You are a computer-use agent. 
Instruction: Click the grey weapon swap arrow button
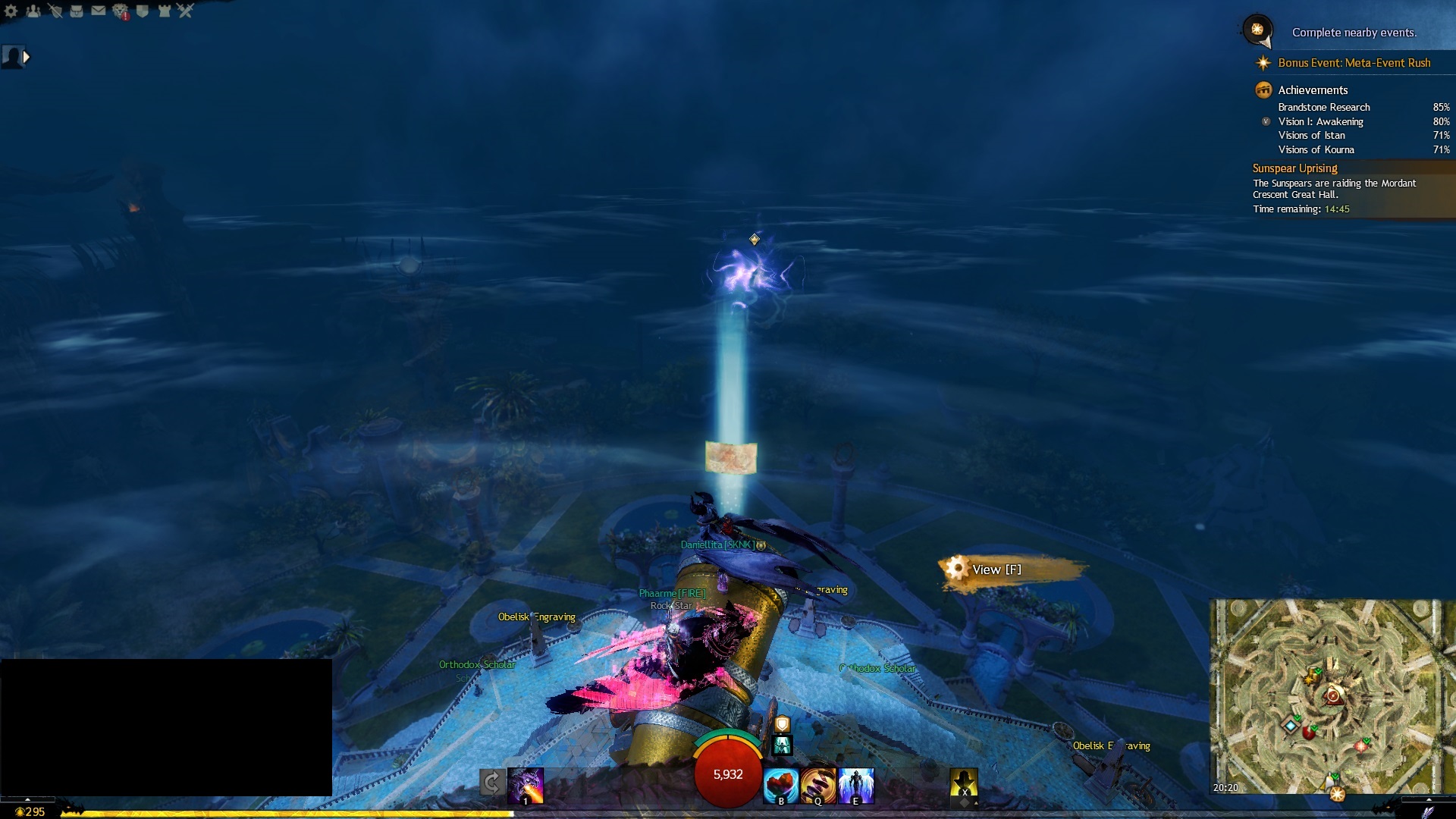(491, 783)
